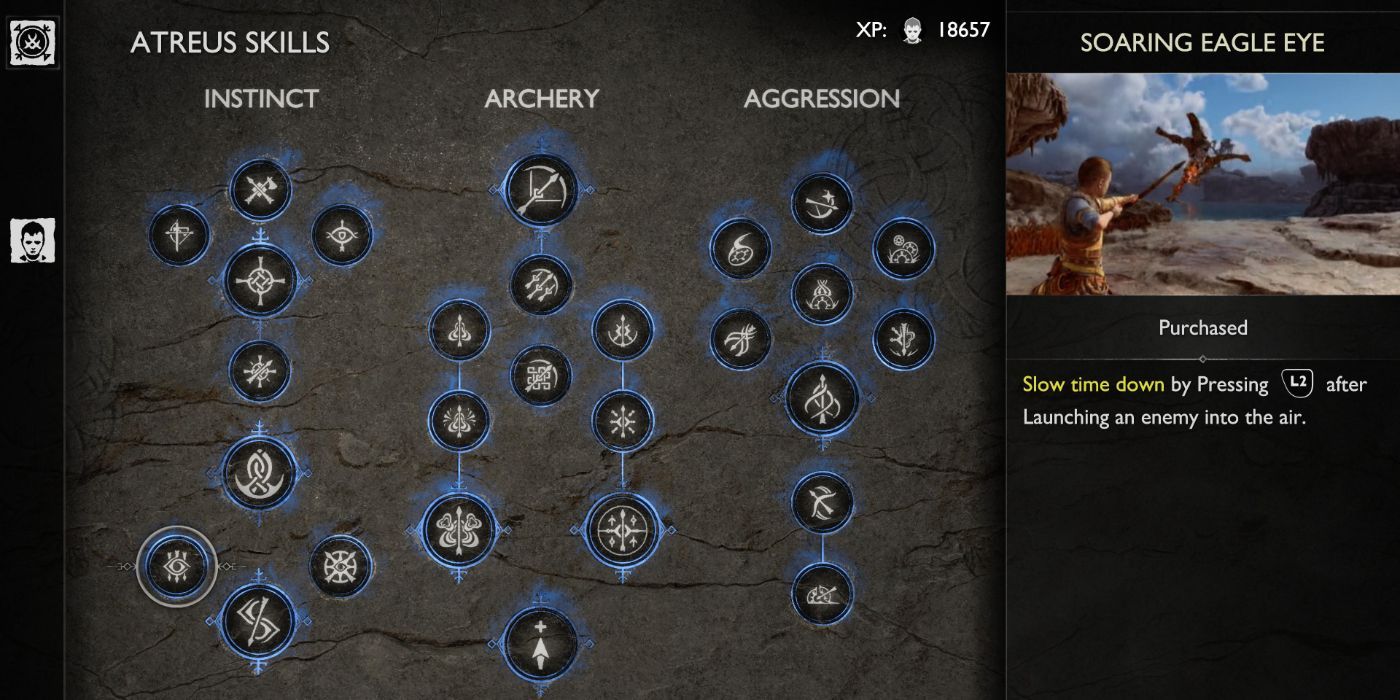The image size is (1400, 700).
Task: Select the Atreus portrait in the sidebar
Action: [33, 241]
